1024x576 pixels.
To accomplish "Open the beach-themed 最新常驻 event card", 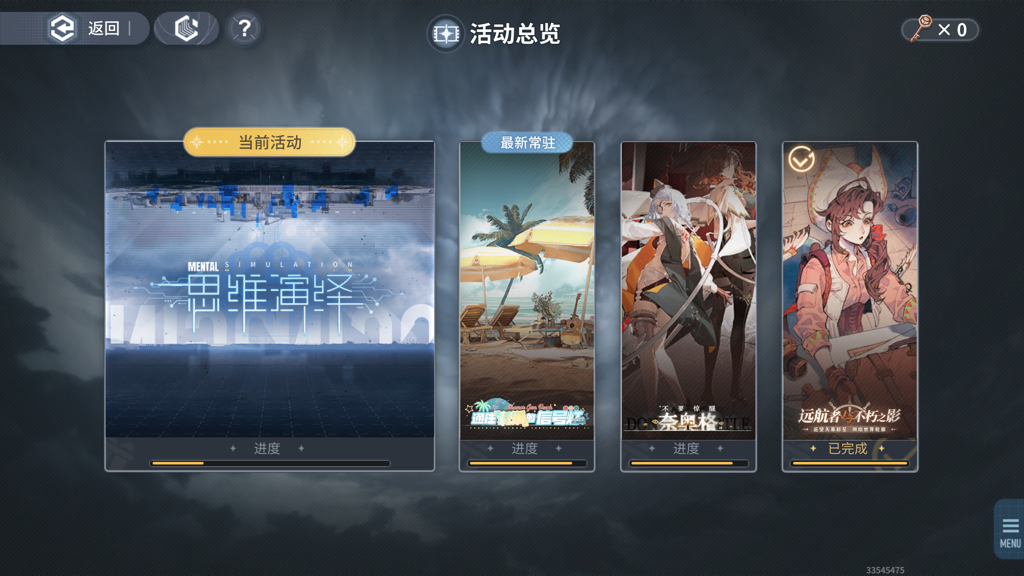I will coord(527,300).
